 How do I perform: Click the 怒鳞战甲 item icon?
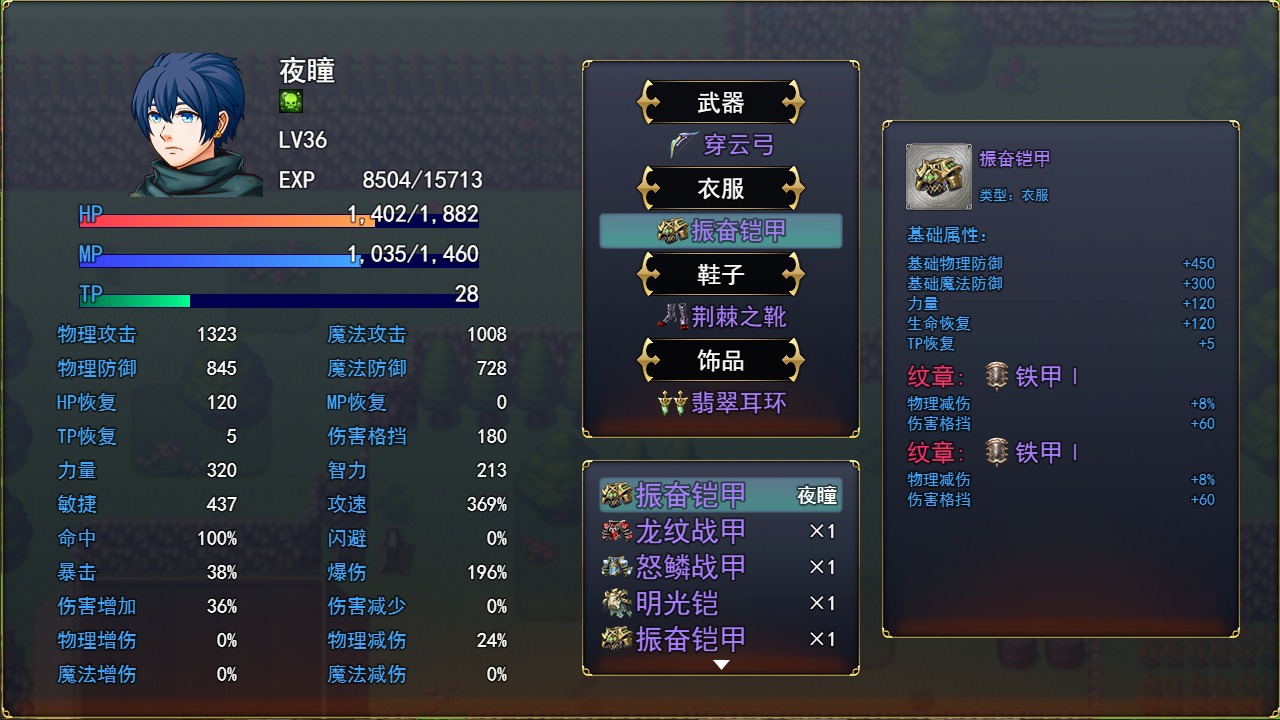pyautogui.click(x=614, y=567)
